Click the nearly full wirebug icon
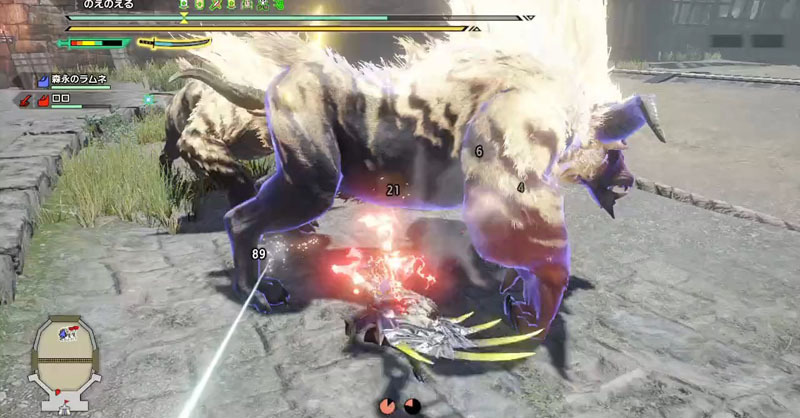The image size is (800, 418). [x=387, y=405]
